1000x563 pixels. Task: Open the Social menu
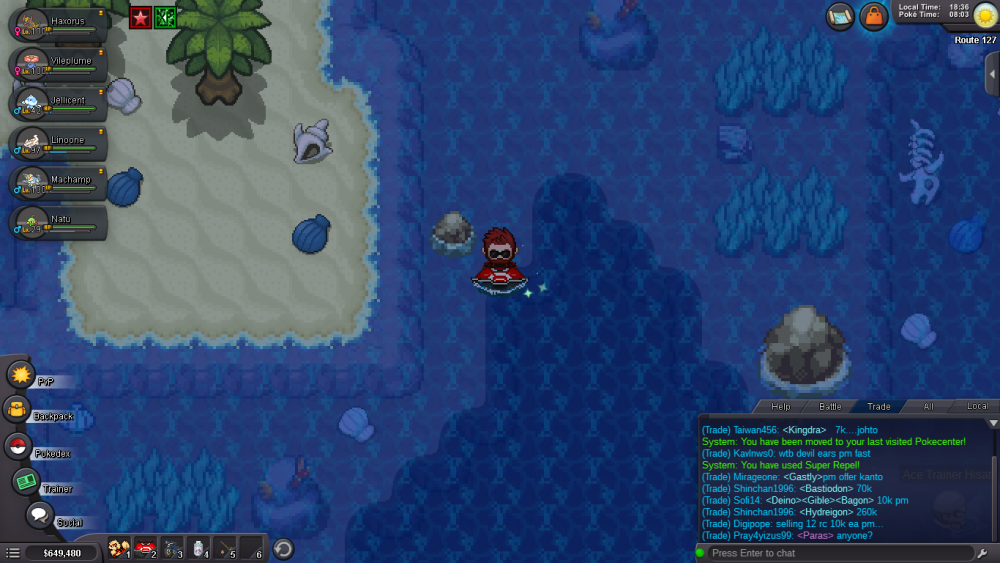[40, 516]
